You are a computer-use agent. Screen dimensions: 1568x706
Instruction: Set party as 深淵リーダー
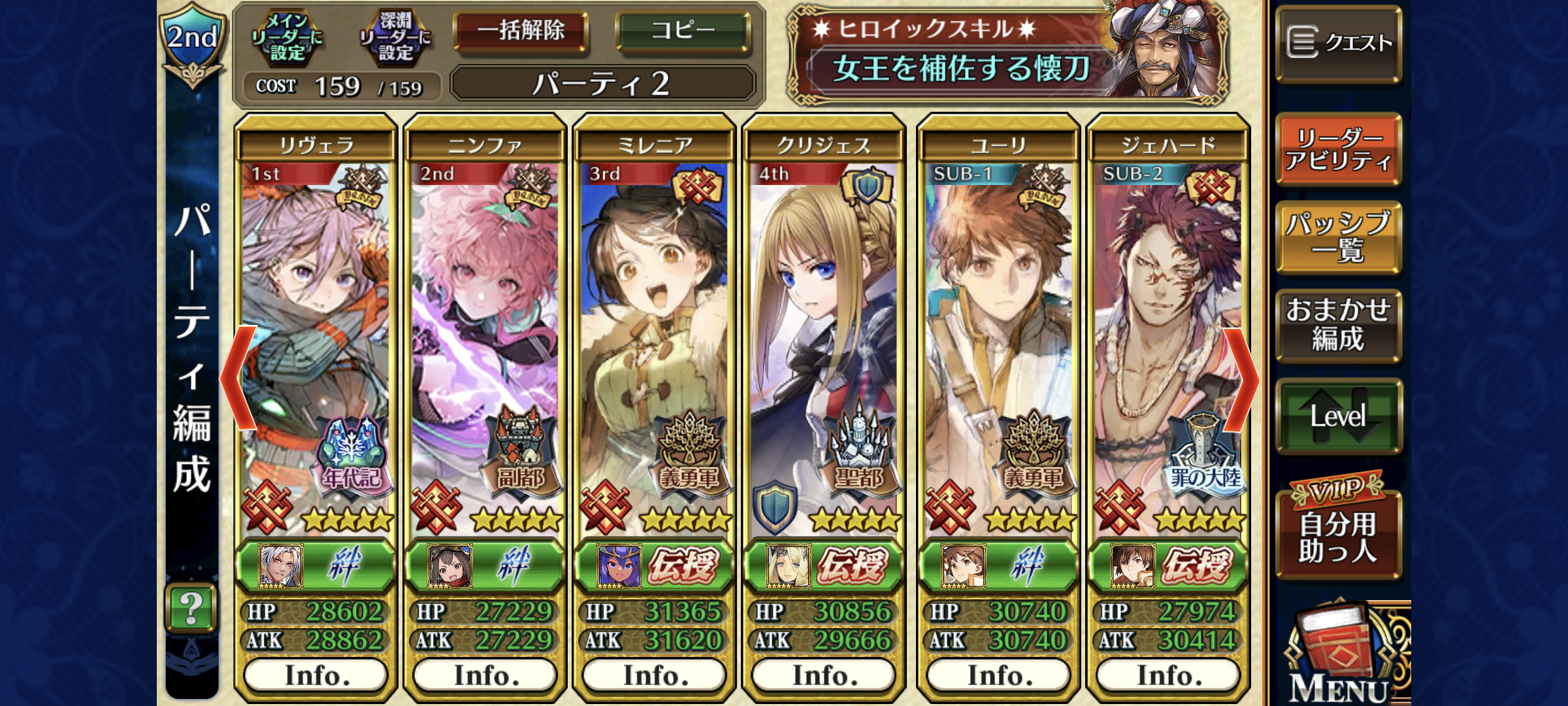click(x=395, y=37)
